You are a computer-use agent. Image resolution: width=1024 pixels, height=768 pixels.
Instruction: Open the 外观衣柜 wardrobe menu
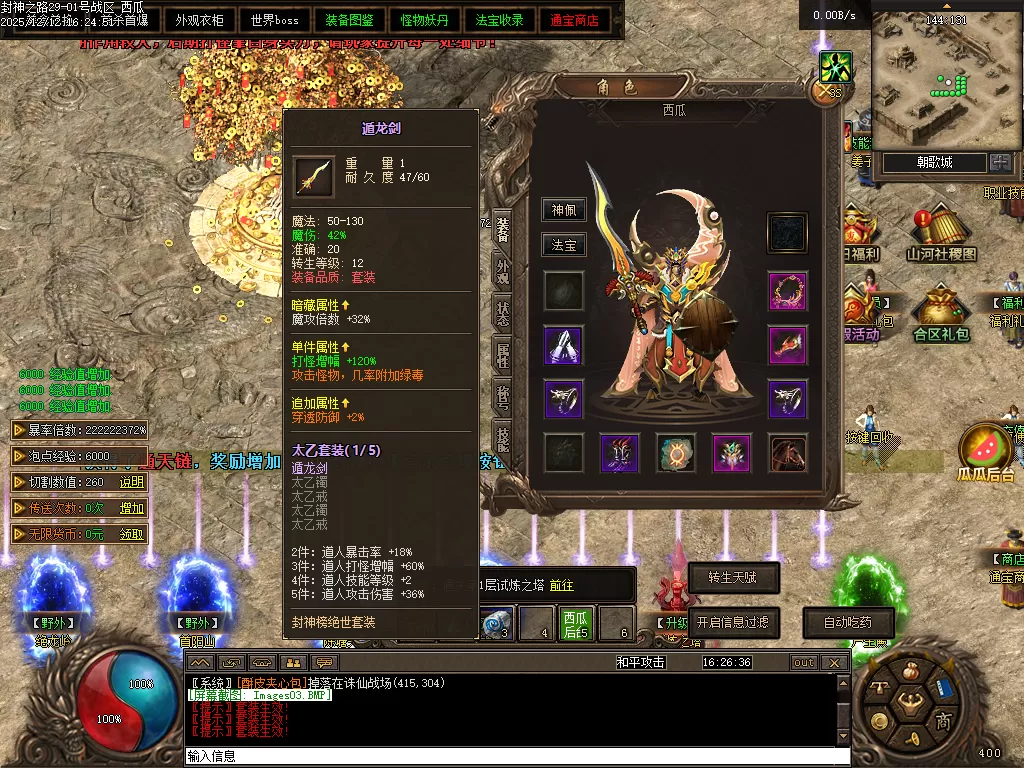(199, 20)
